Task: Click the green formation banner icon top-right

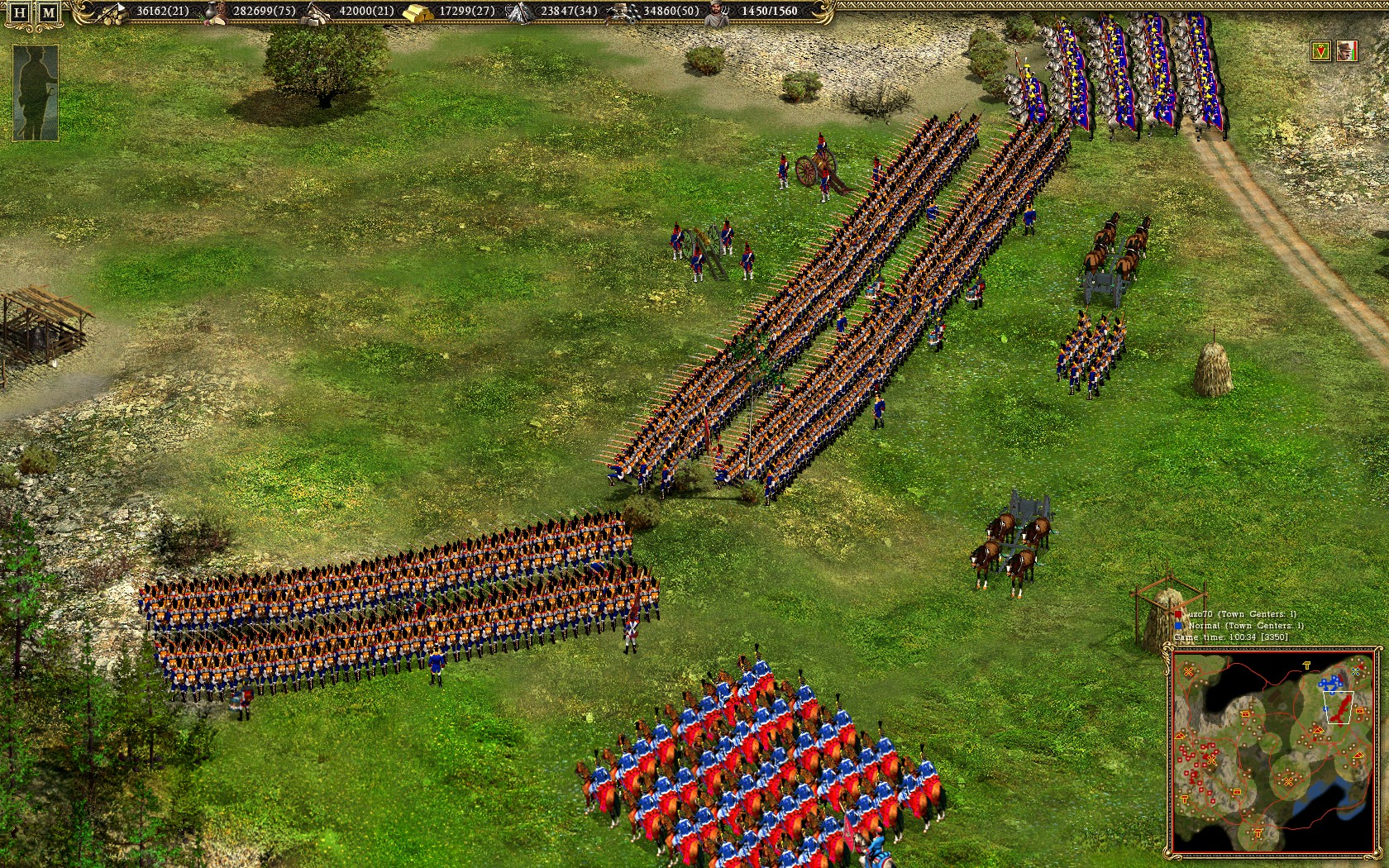Action: pyautogui.click(x=1323, y=51)
